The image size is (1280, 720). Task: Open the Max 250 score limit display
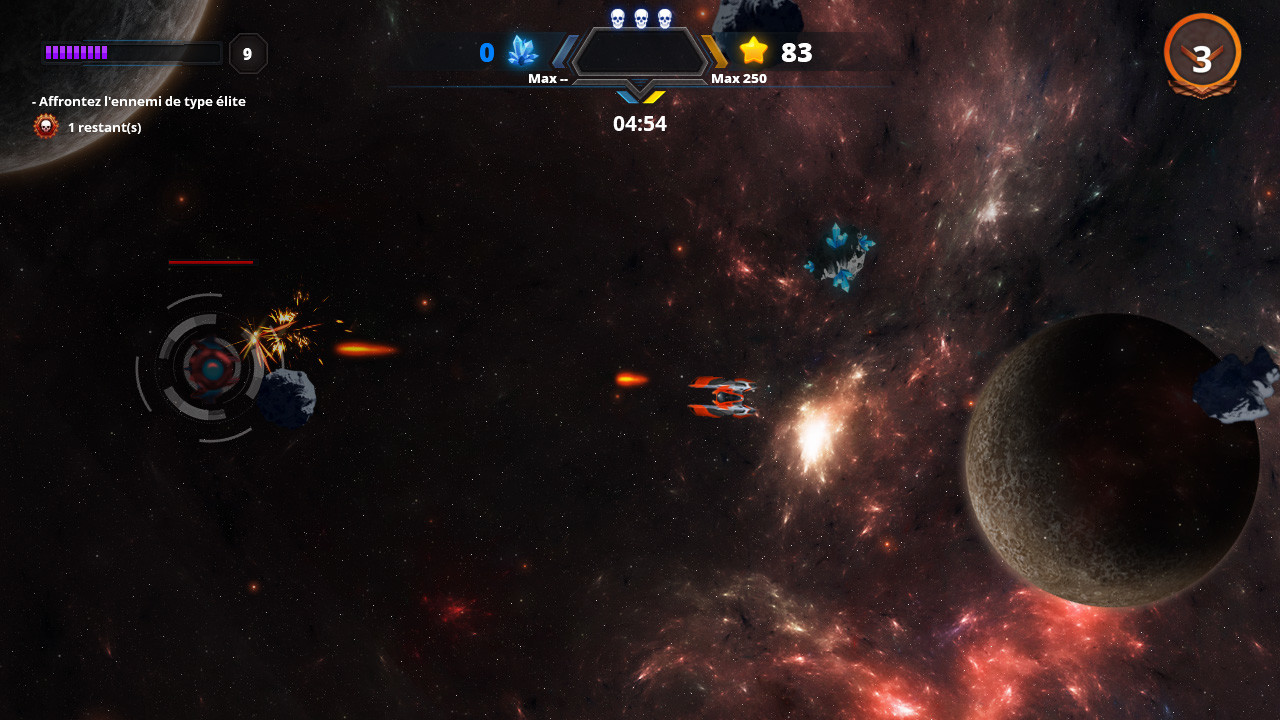pos(739,77)
